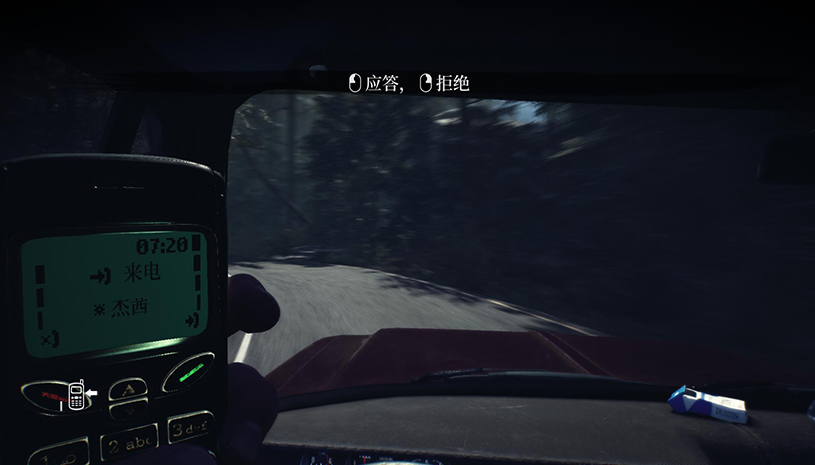Tap the "3 def" keypad key
This screenshot has height=465, width=815.
189,428
